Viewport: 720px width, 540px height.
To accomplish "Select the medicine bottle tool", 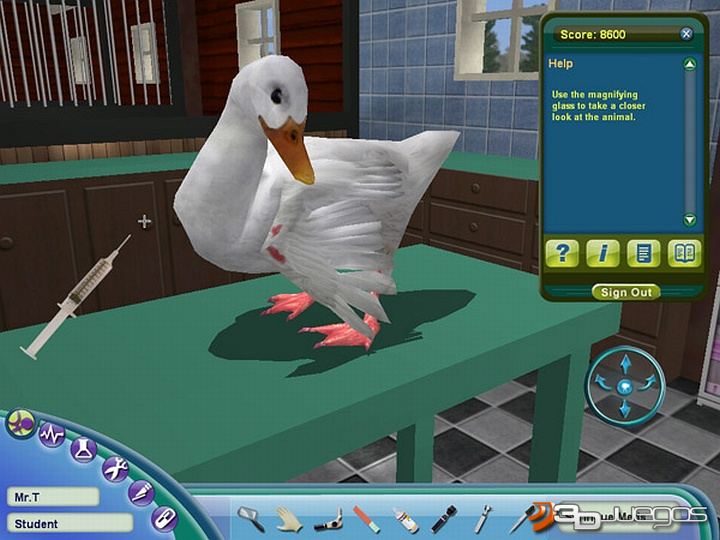I will point(405,519).
